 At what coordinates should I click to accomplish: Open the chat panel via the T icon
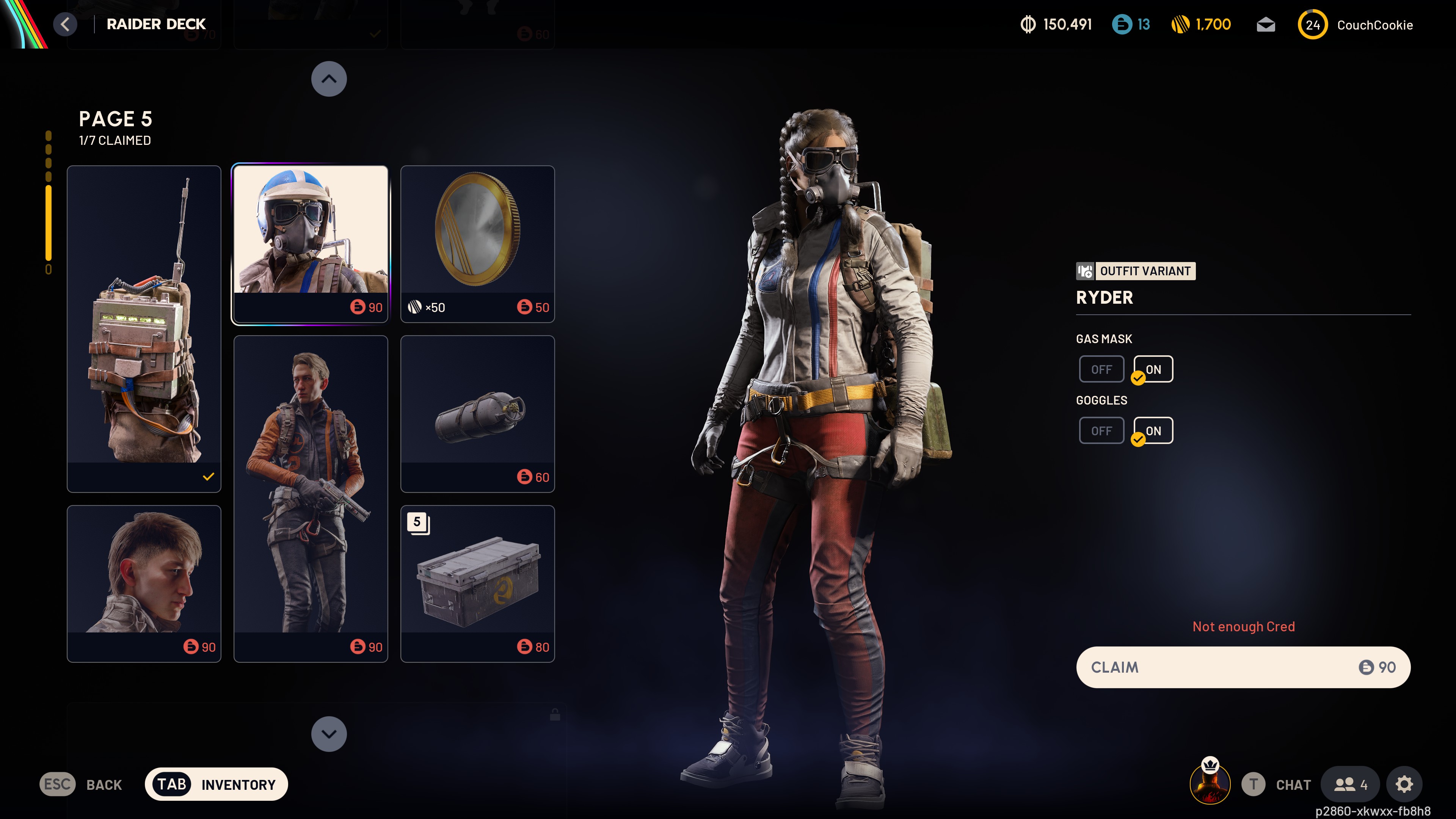click(x=1254, y=784)
